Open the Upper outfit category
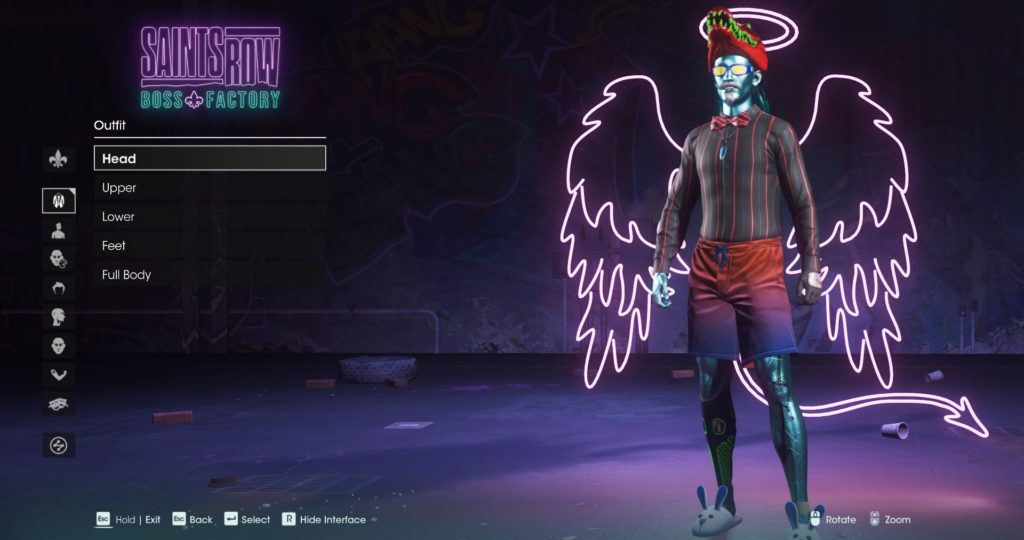Screen dimensions: 1024x540 click(209, 188)
